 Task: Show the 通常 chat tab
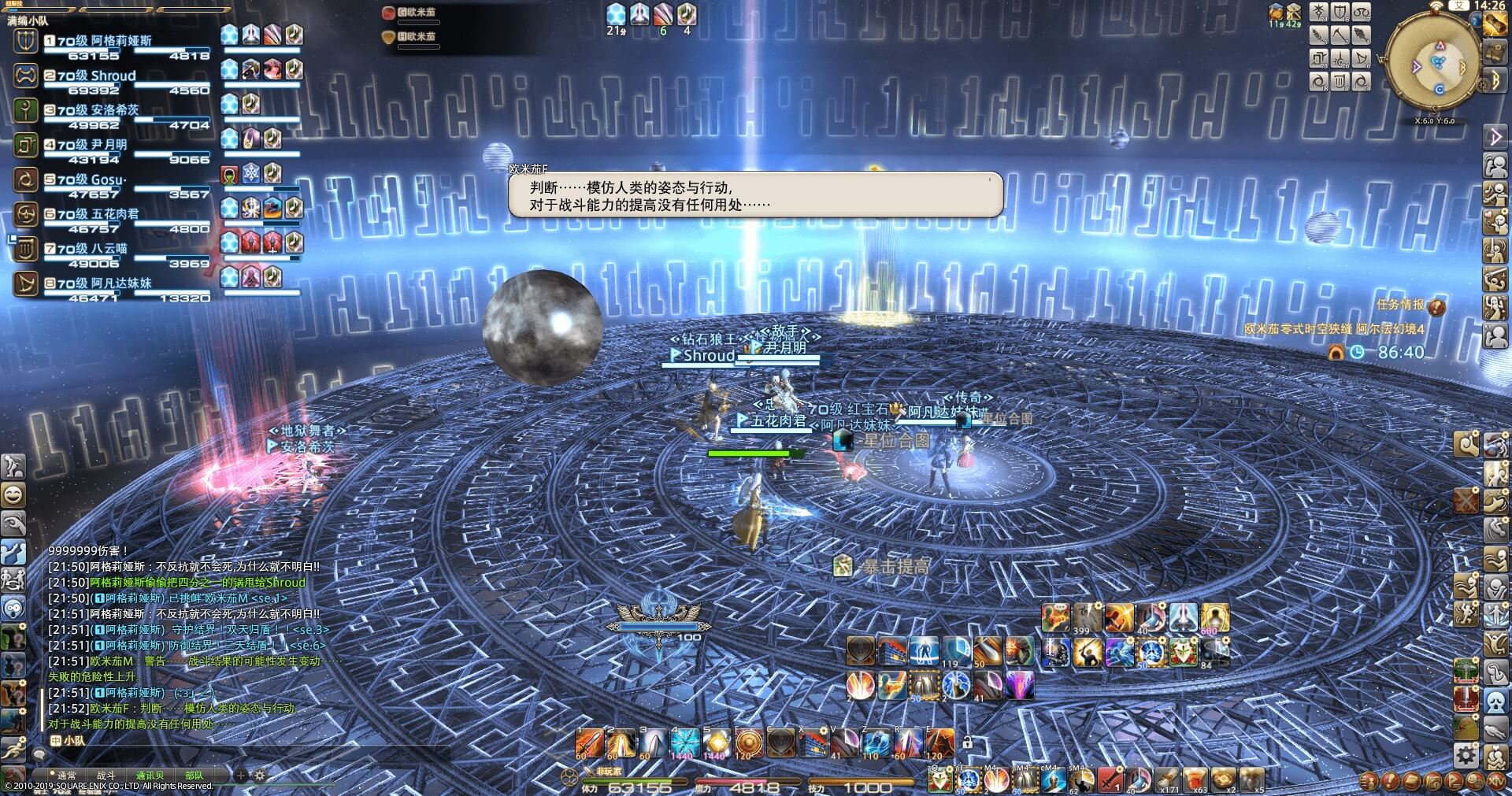(x=66, y=776)
